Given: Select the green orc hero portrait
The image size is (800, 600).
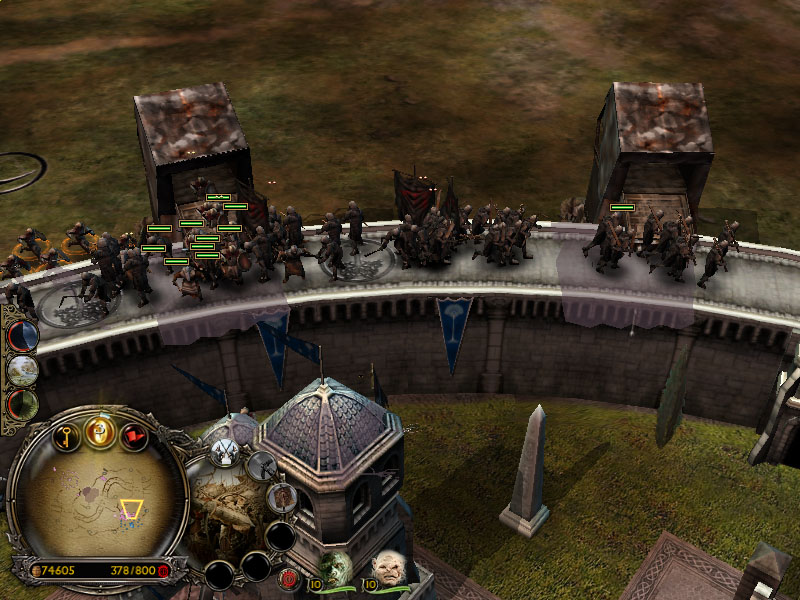Looking at the screenshot, I should point(336,569).
